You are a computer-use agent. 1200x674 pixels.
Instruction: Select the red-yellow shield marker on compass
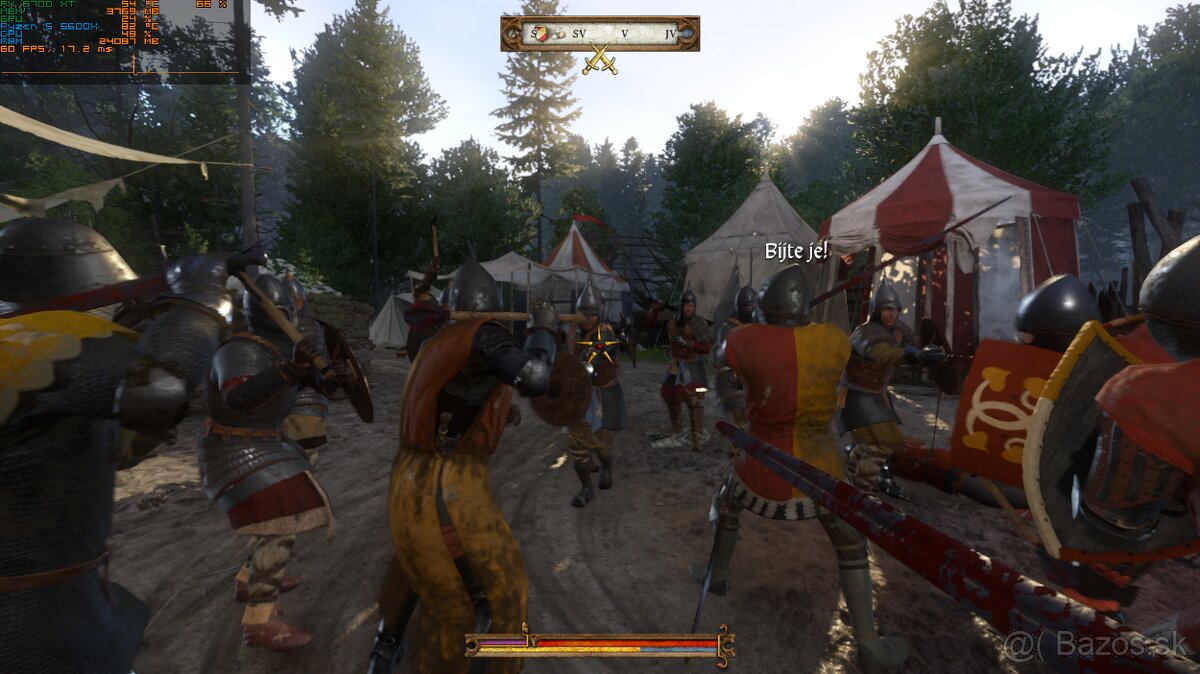point(541,33)
